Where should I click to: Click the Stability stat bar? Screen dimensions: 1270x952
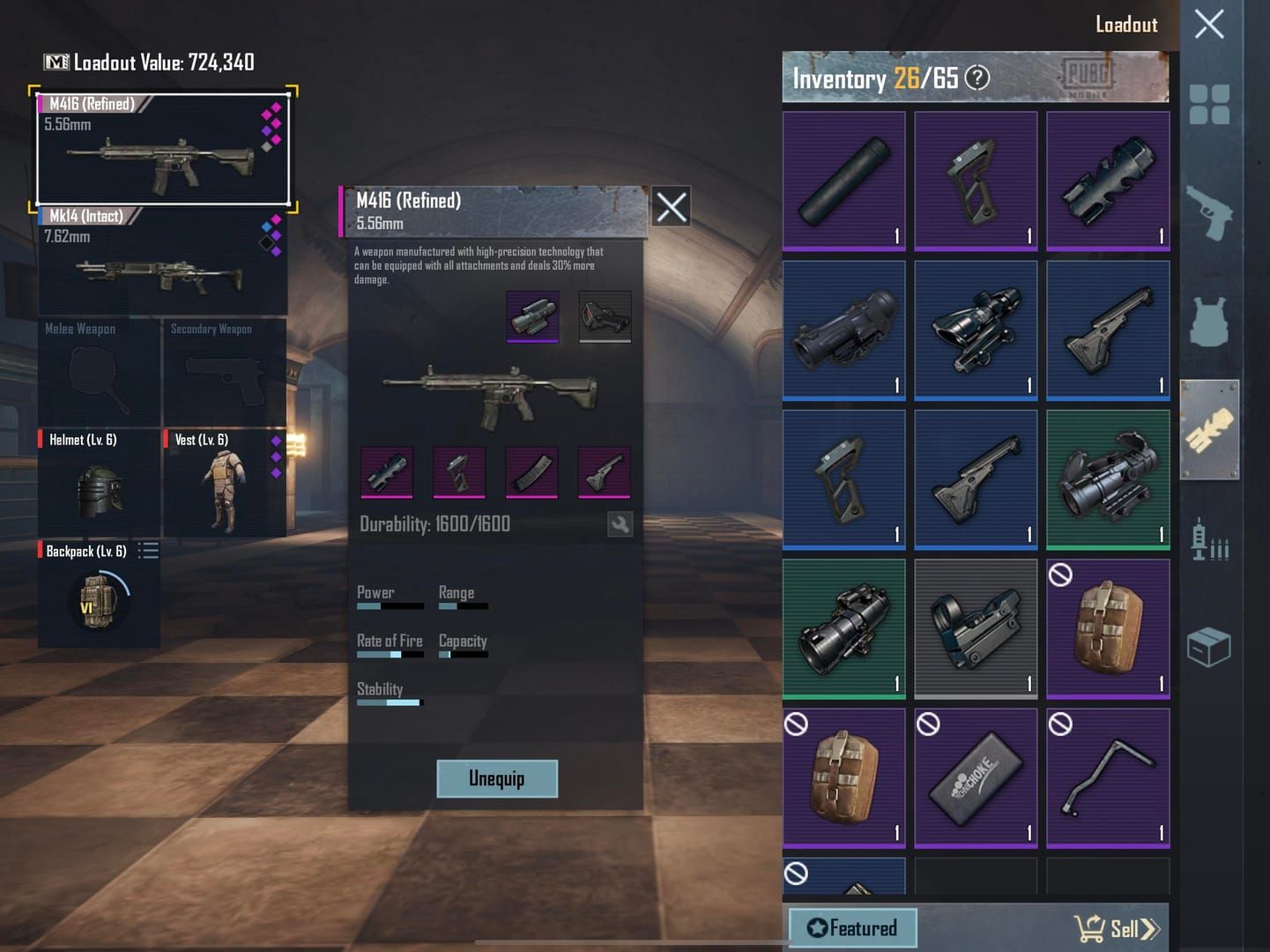click(390, 702)
